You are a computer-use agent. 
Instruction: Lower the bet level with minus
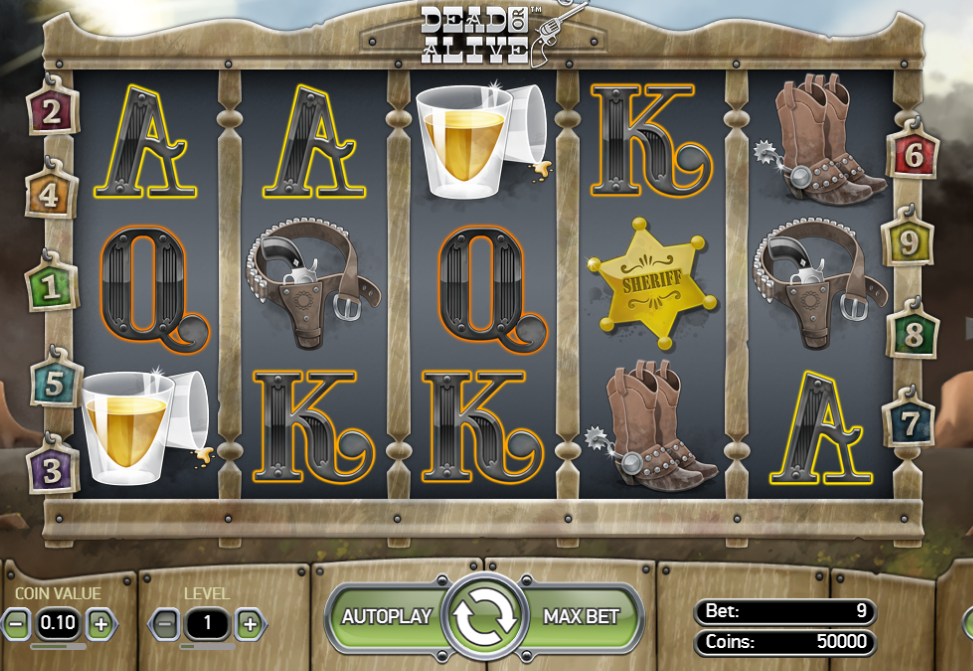click(167, 625)
